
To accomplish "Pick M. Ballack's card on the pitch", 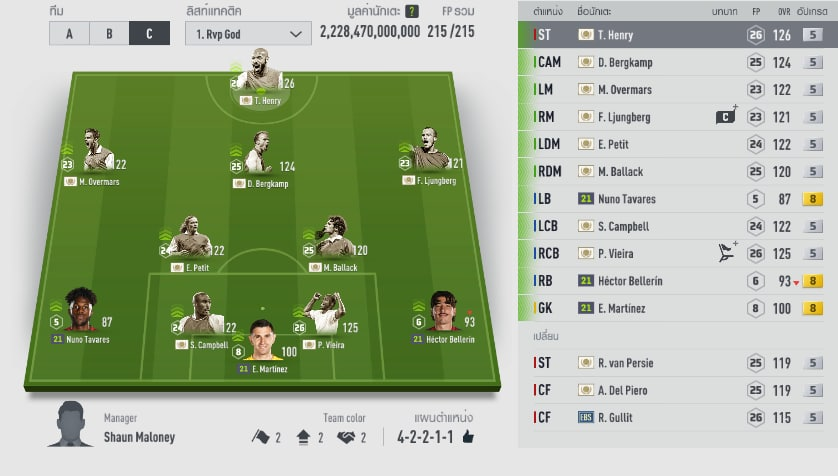I will click(334, 240).
